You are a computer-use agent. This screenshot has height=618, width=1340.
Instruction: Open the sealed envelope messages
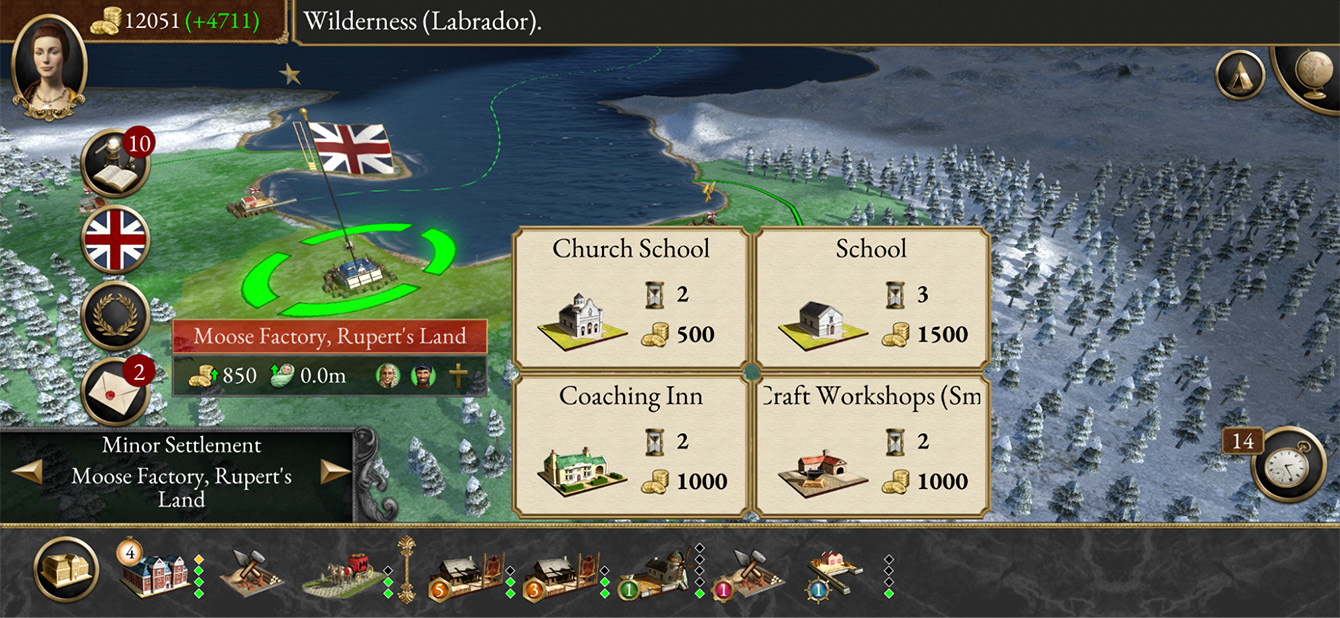pyautogui.click(x=115, y=390)
